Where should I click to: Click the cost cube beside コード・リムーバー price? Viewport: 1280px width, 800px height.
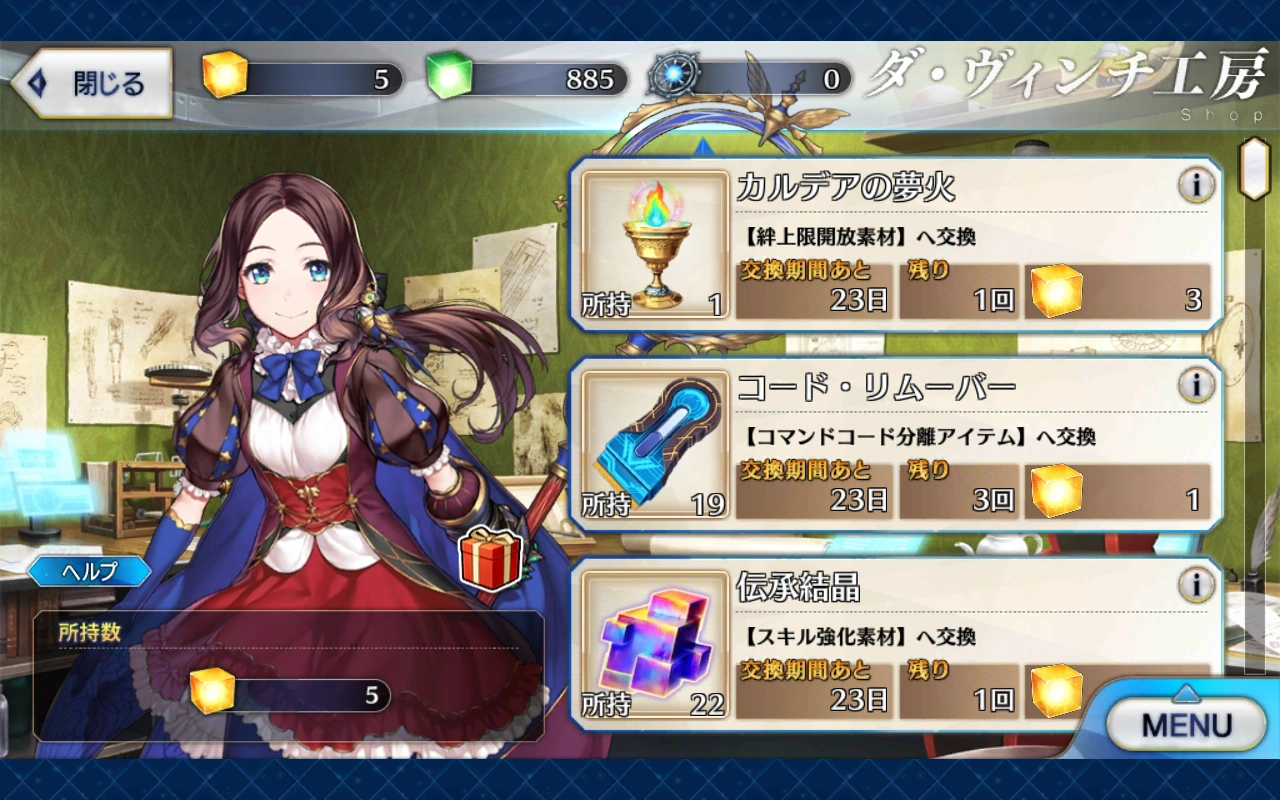pos(1056,493)
